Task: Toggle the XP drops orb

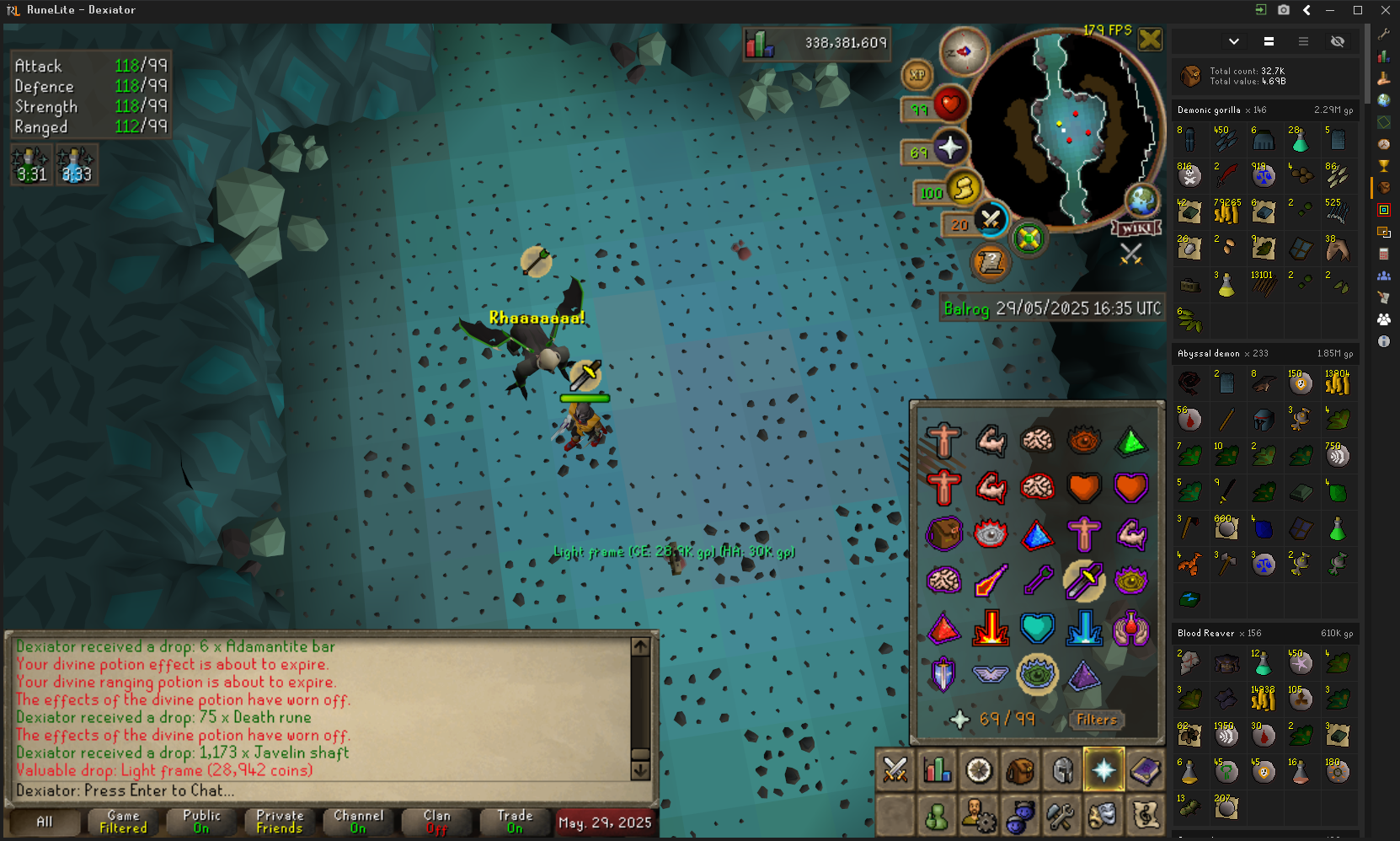Action: [917, 75]
